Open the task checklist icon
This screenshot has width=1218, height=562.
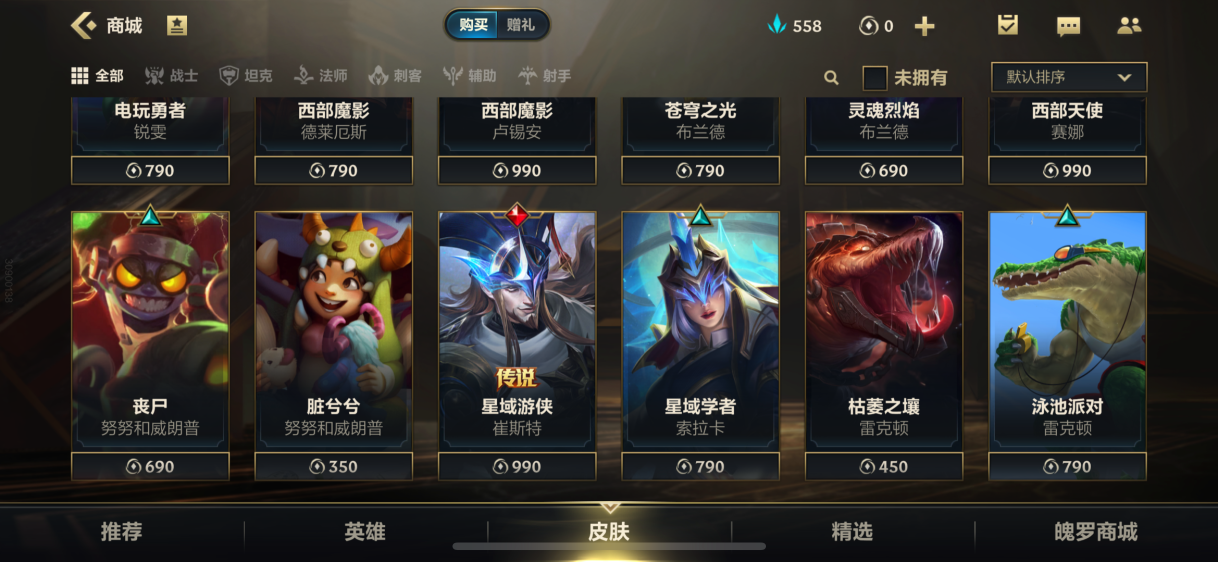(1008, 25)
